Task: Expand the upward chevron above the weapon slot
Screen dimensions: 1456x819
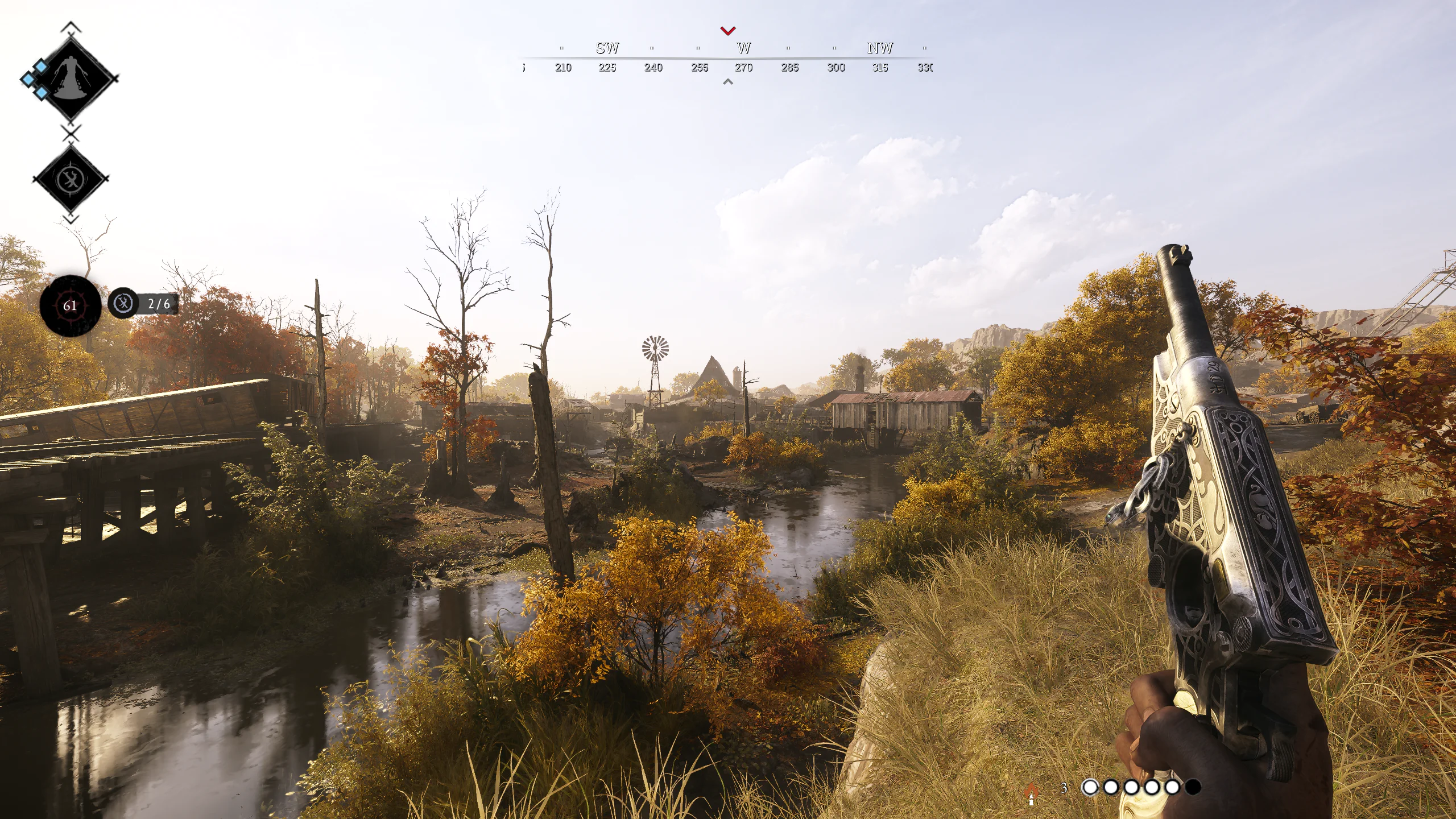Action: coord(71,25)
